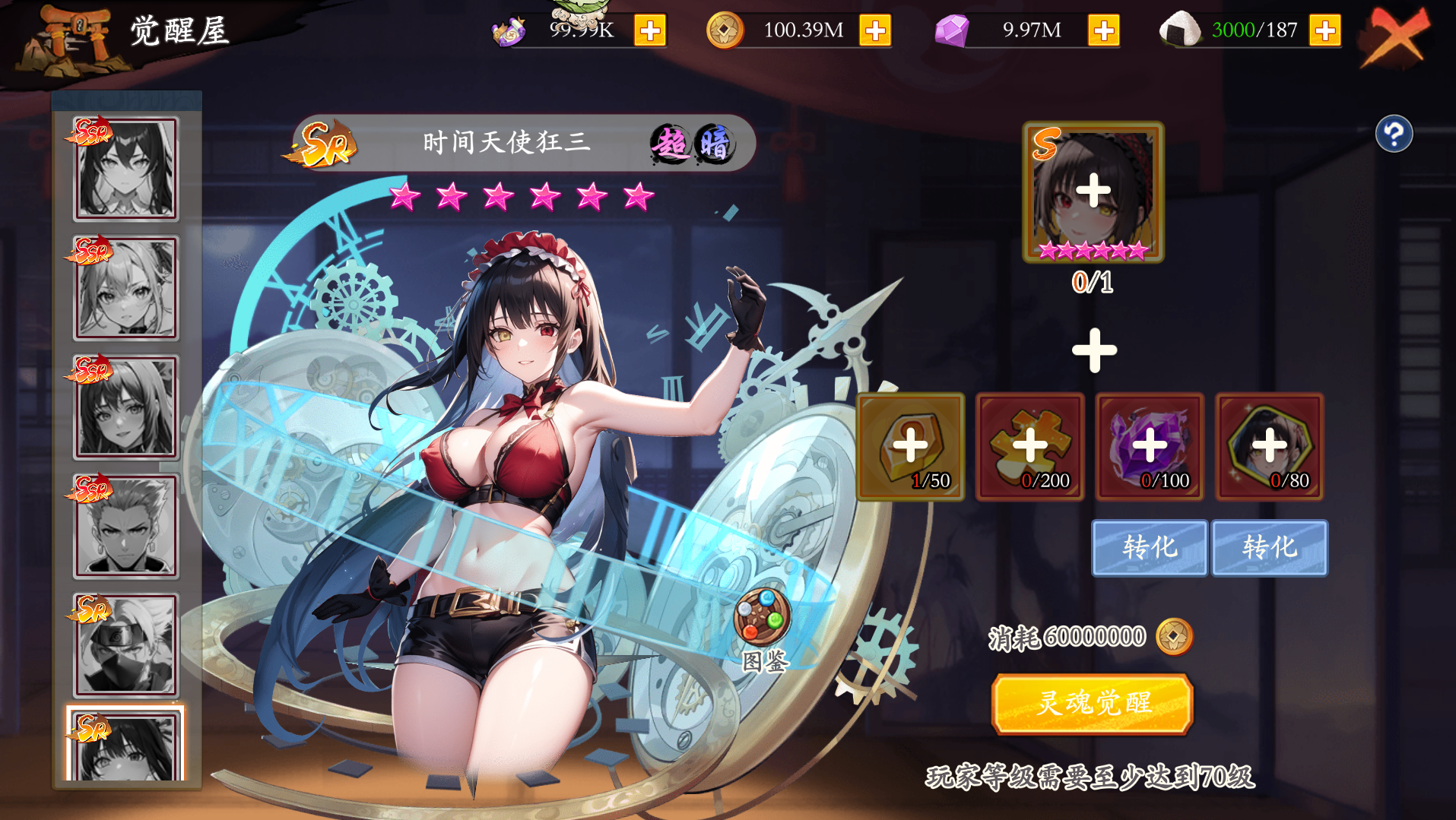
Task: Select the gold ingot material slot 1/50
Action: (x=910, y=446)
